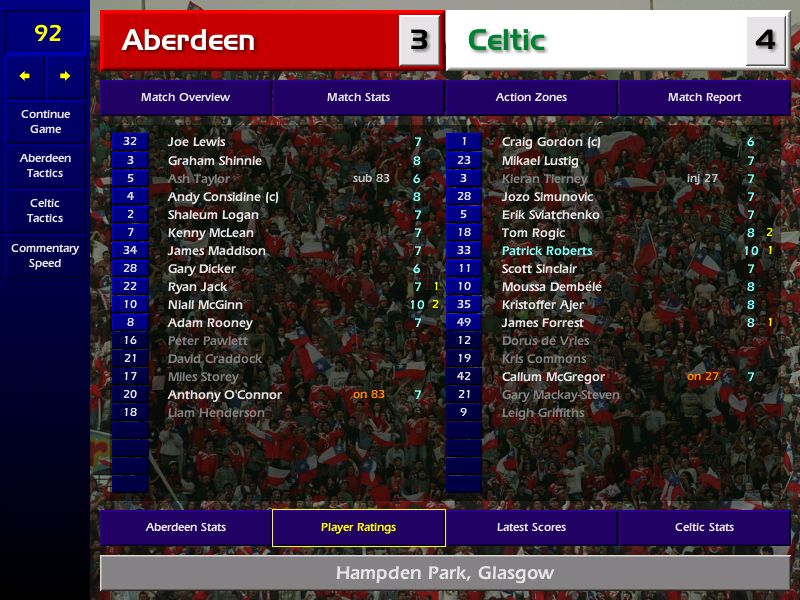Open Celtic Tactics
Screen dimensions: 800x600
[45, 210]
